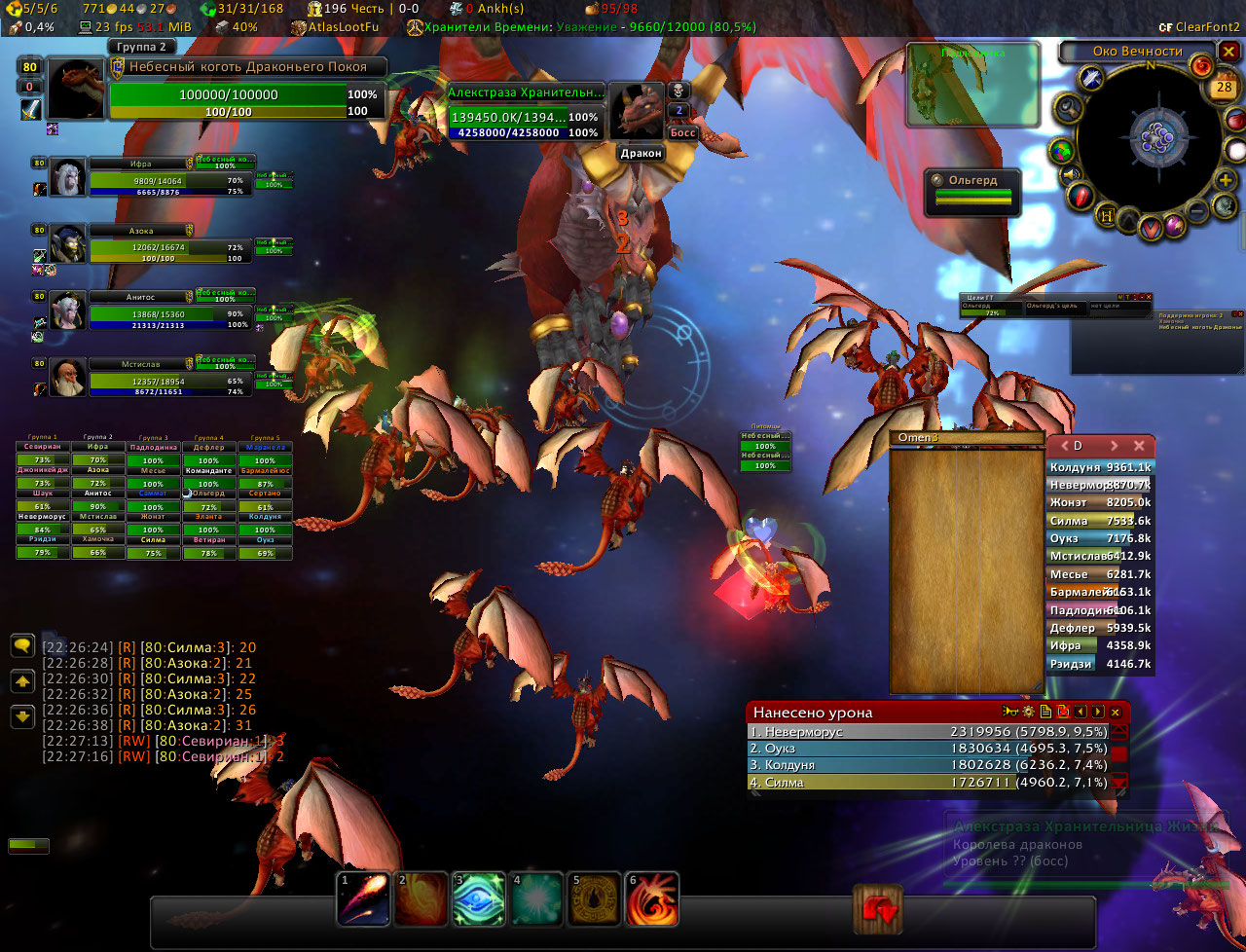1246x952 pixels.
Task: Open the calendar showing day 28
Action: (1224, 87)
